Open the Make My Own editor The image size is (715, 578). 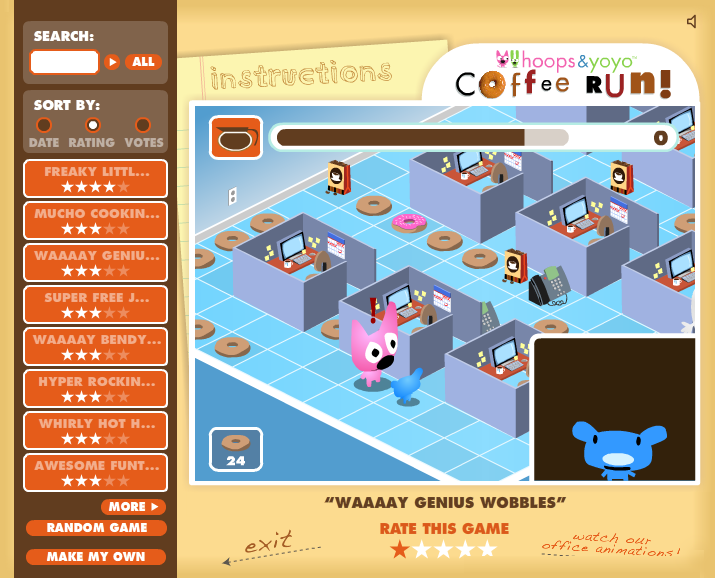pyautogui.click(x=96, y=557)
